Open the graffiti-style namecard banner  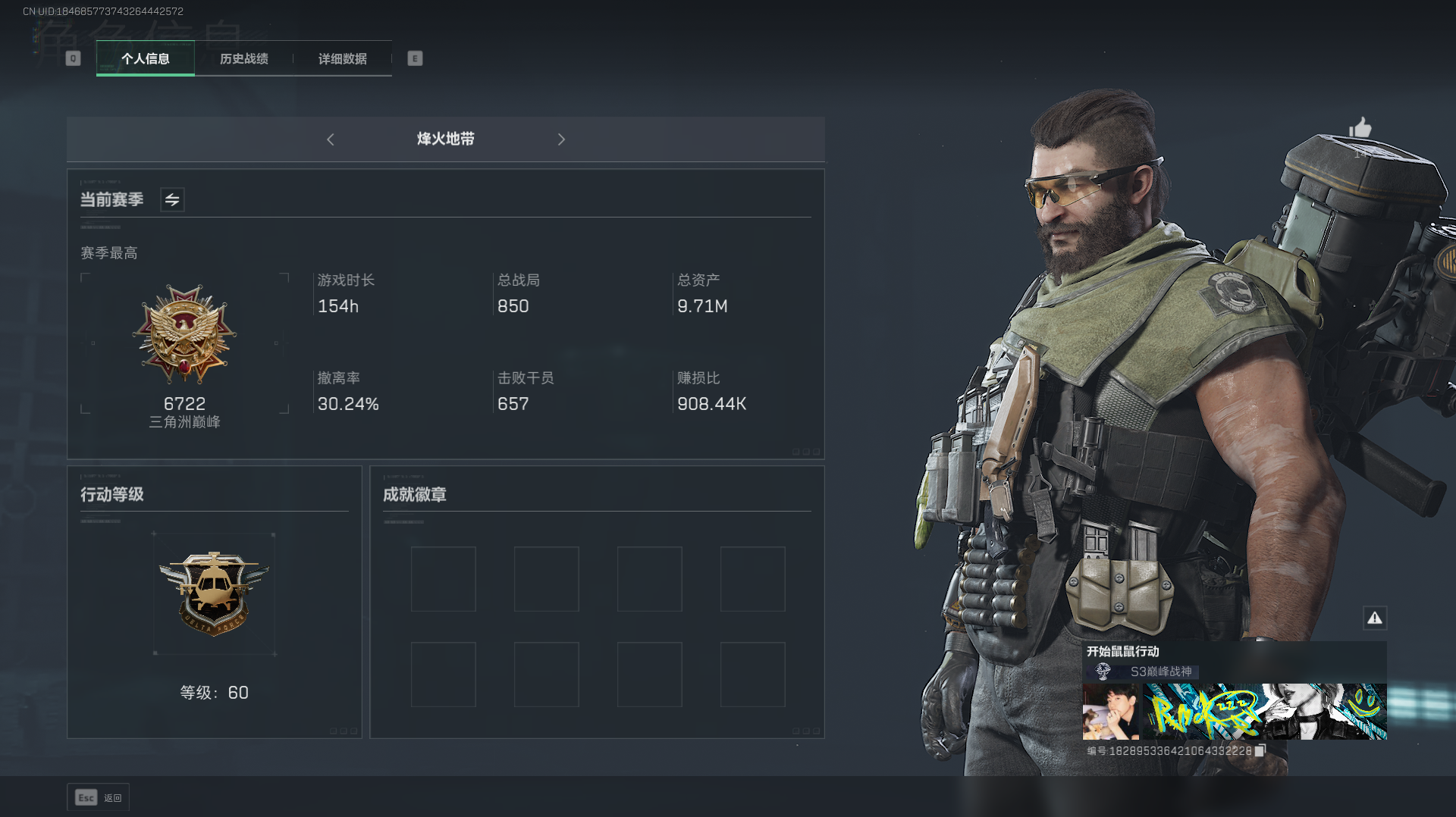click(x=1265, y=712)
